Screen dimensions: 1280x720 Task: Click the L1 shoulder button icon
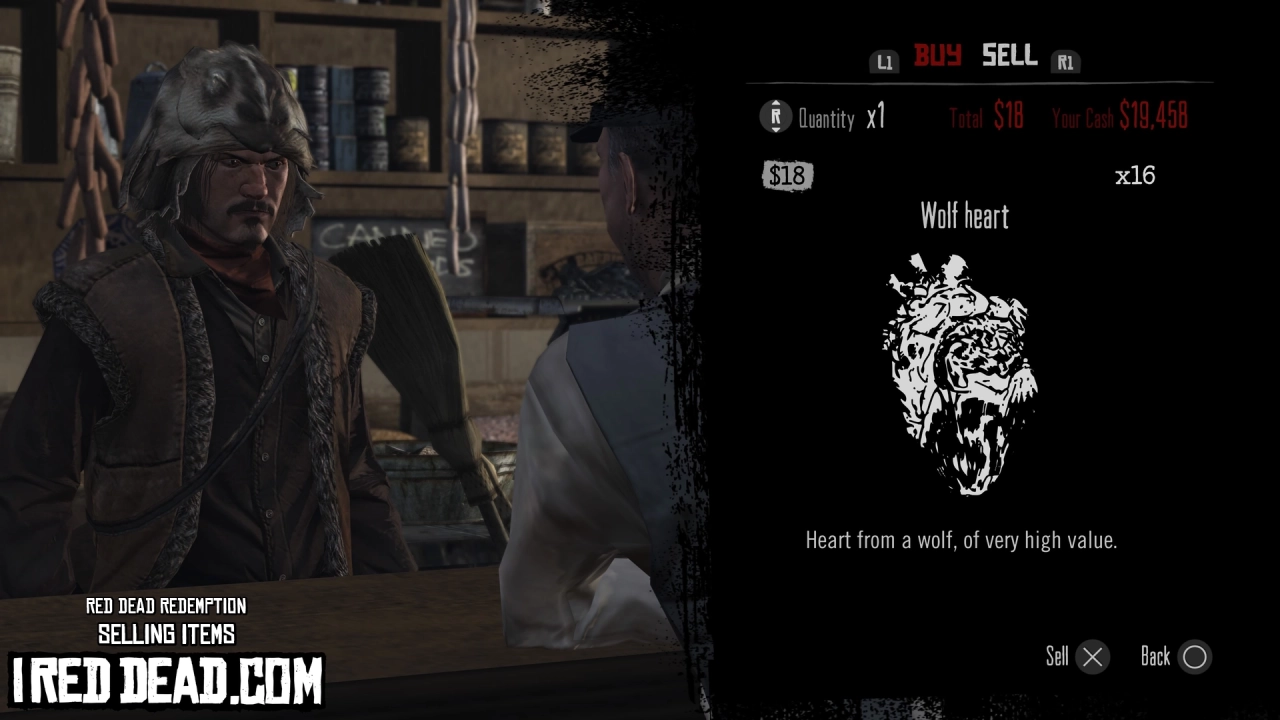click(x=884, y=61)
